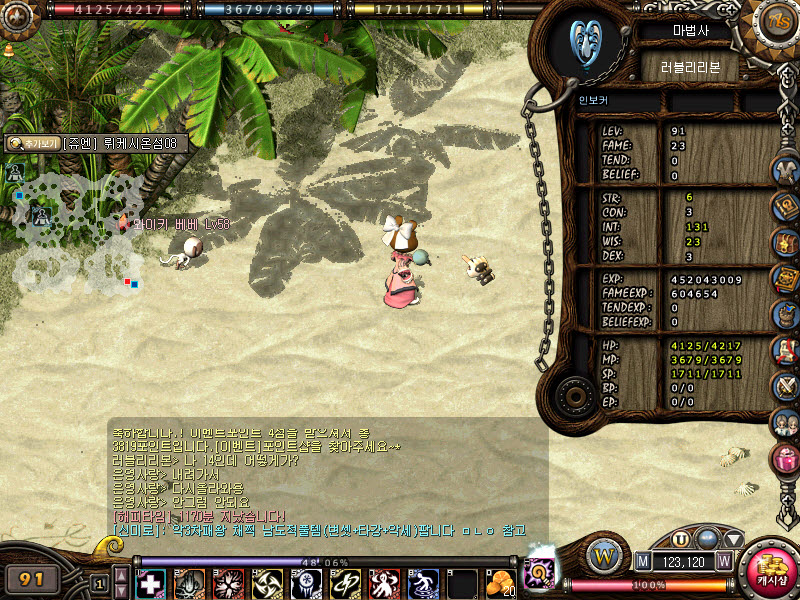Select the white cross heal skill slot
800x600 pixels.
point(151,583)
